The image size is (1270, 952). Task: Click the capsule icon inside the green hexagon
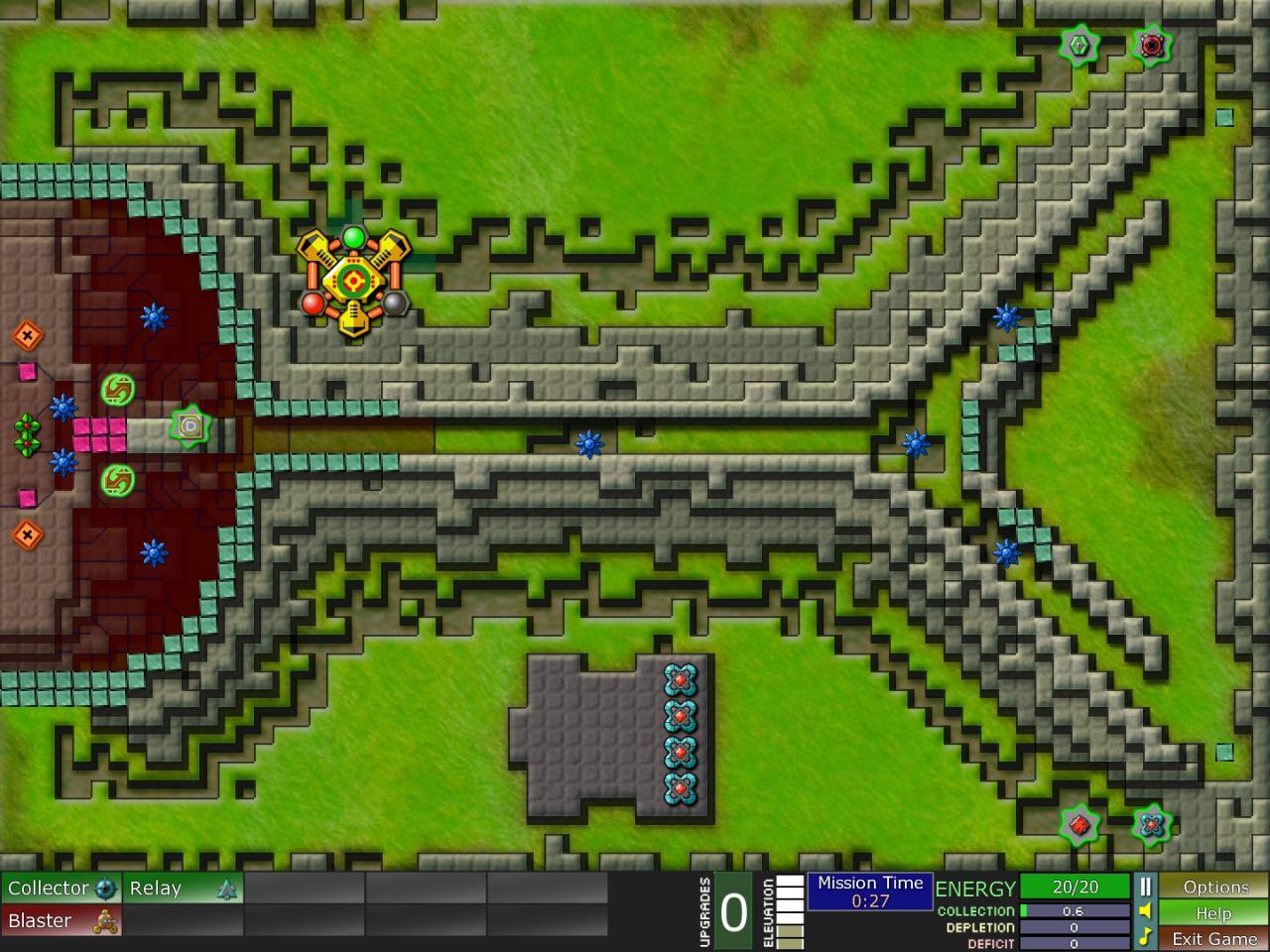[190, 424]
